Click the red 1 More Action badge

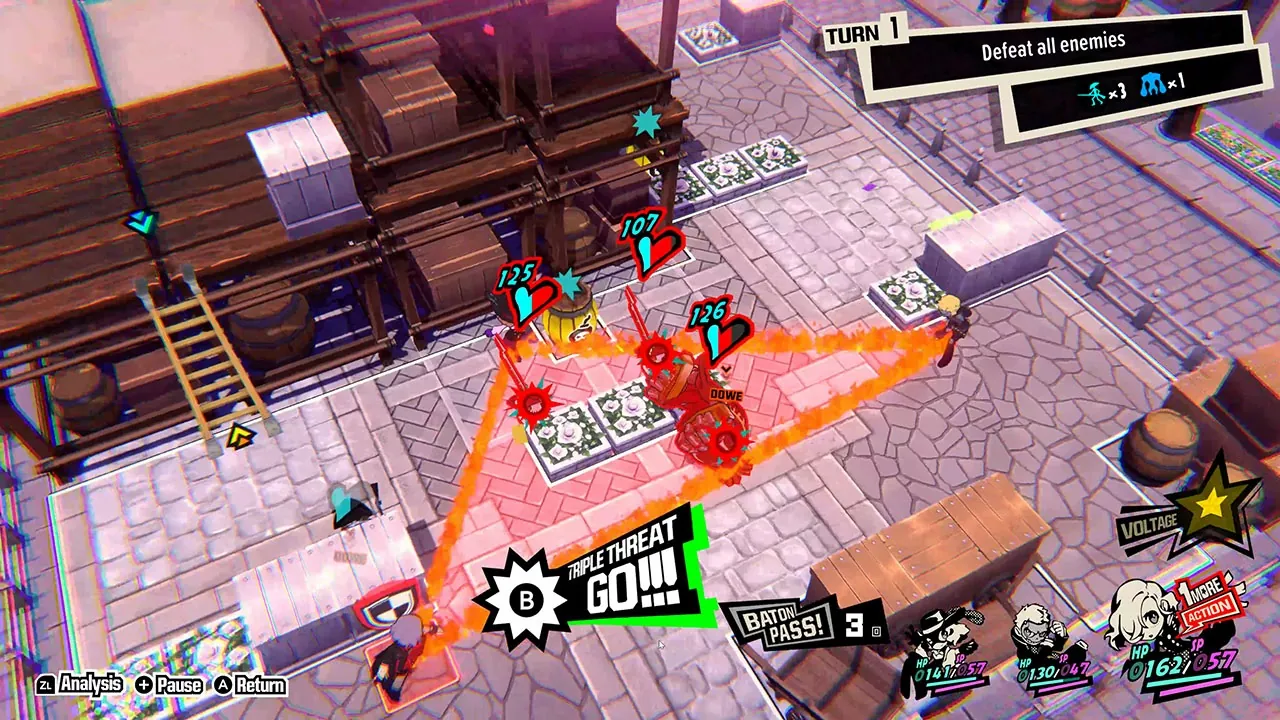[x=1203, y=599]
